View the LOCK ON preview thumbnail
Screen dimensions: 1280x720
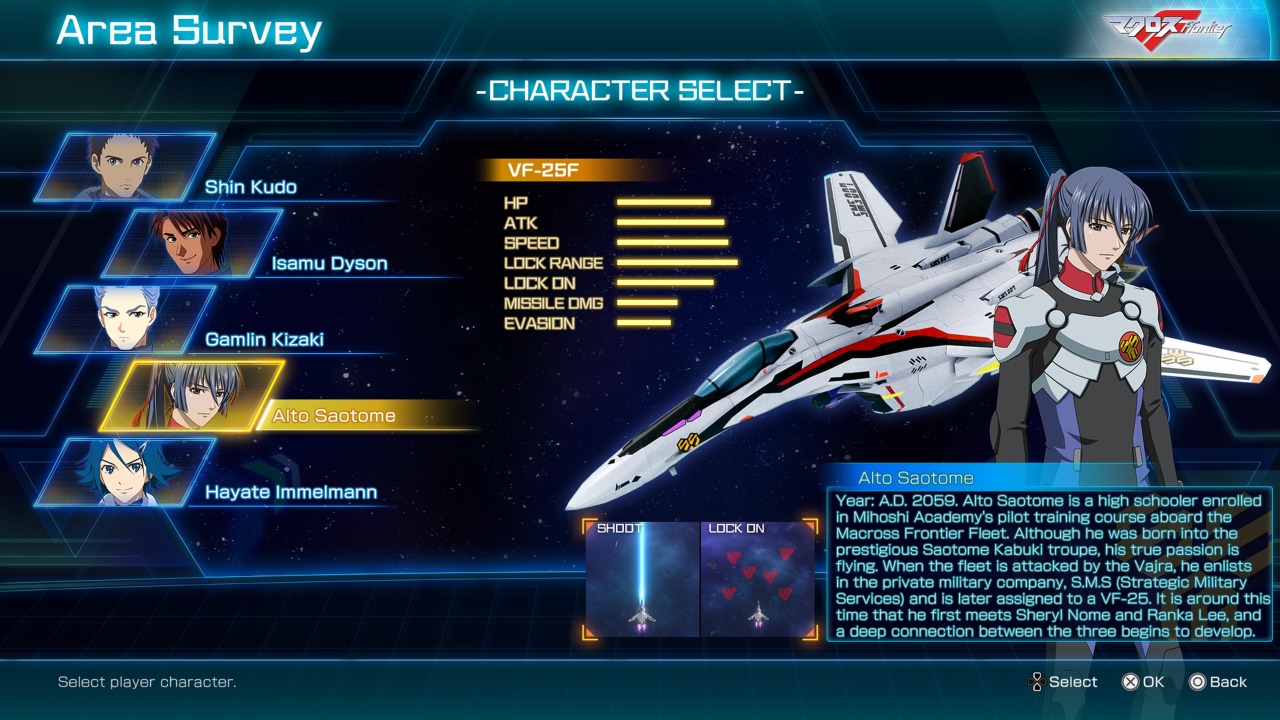[758, 579]
